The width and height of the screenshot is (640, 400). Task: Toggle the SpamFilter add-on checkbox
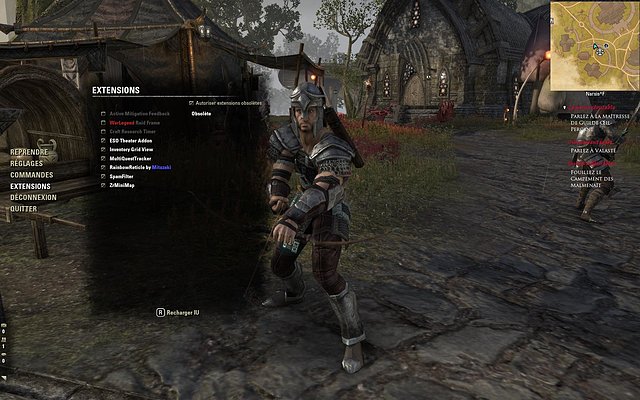[x=102, y=176]
